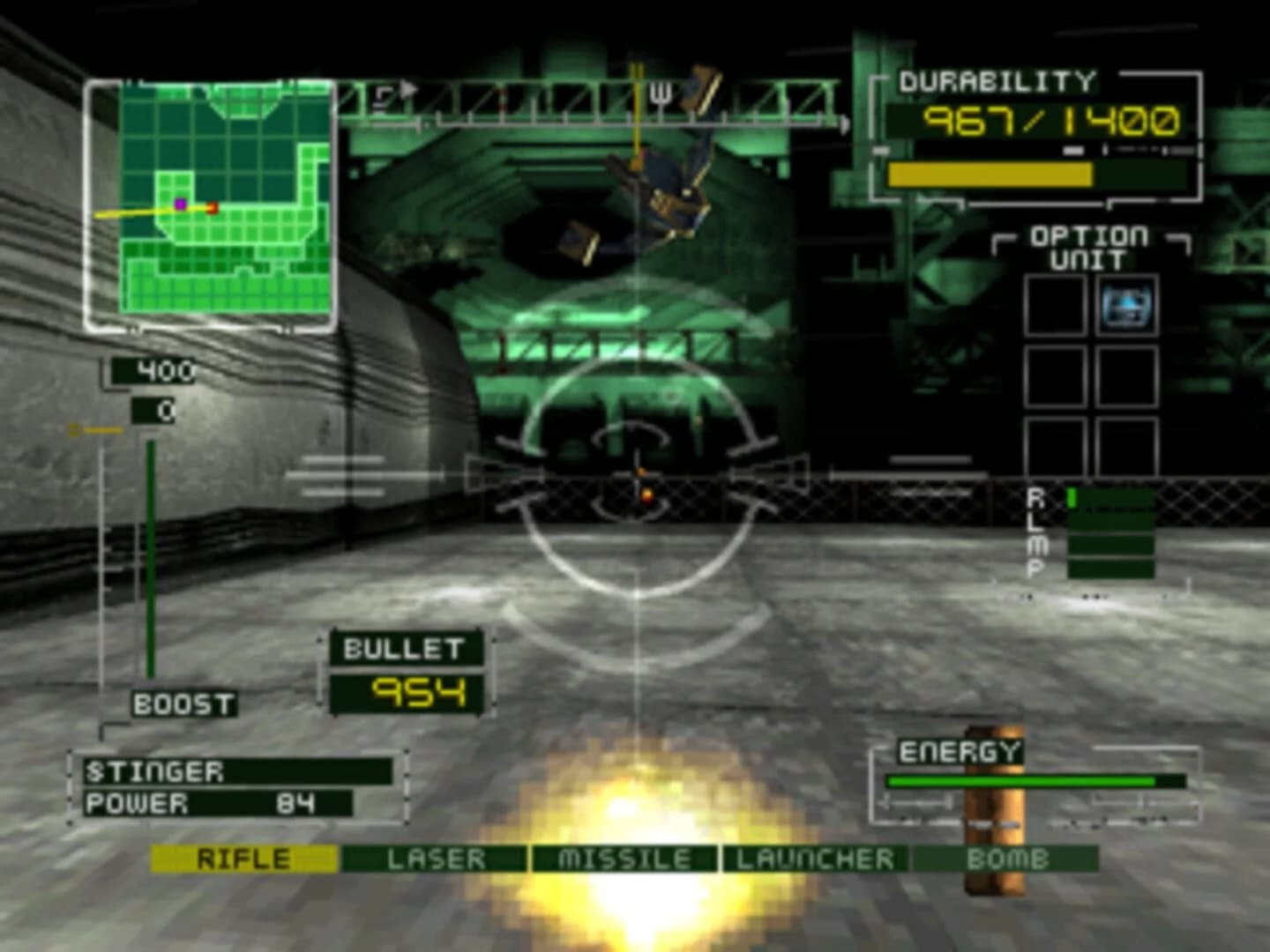
Task: Click the compass marker atop the heading bar
Action: [635, 84]
